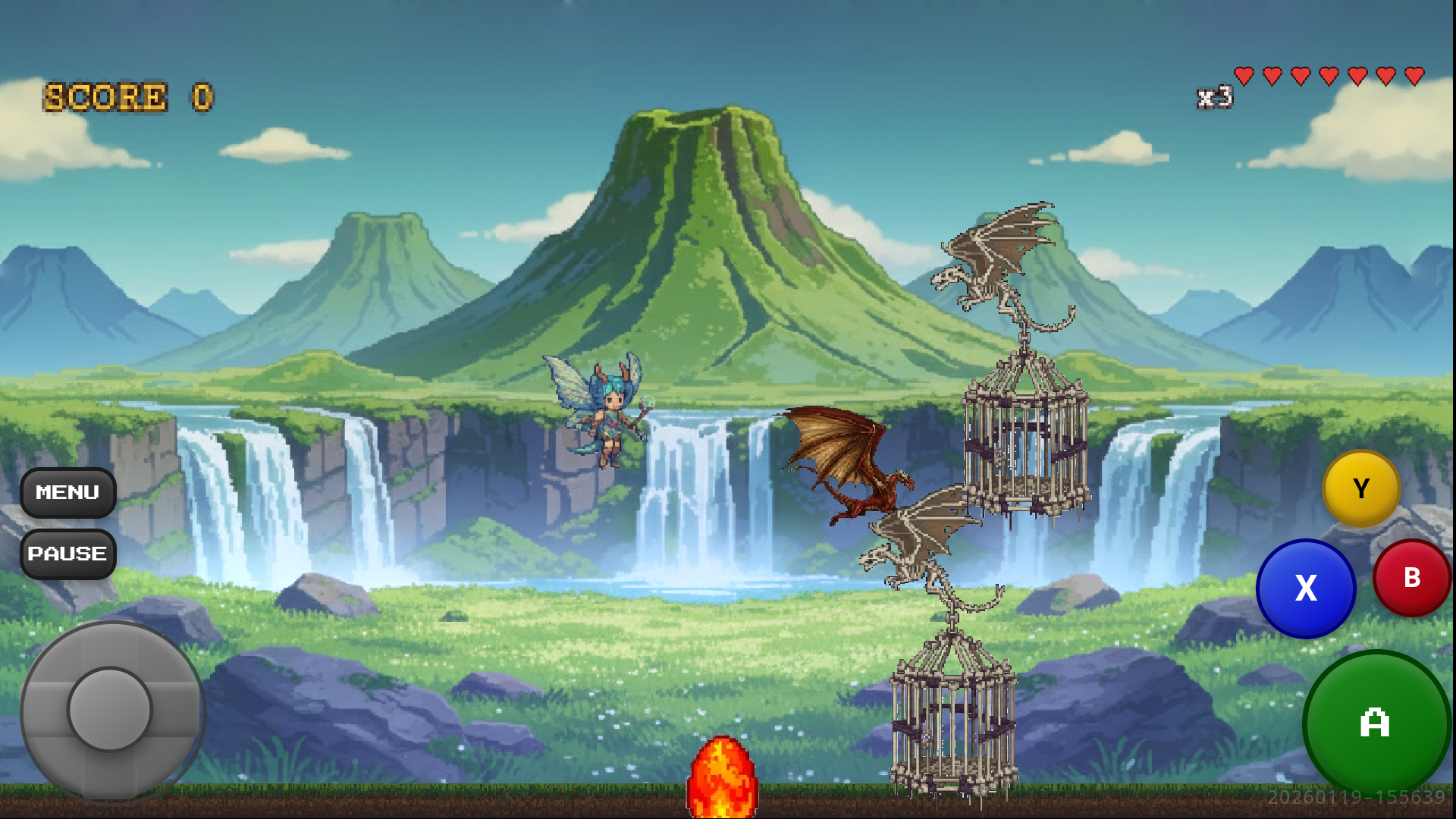Tap the brown winged dragon enemy

pyautogui.click(x=857, y=463)
